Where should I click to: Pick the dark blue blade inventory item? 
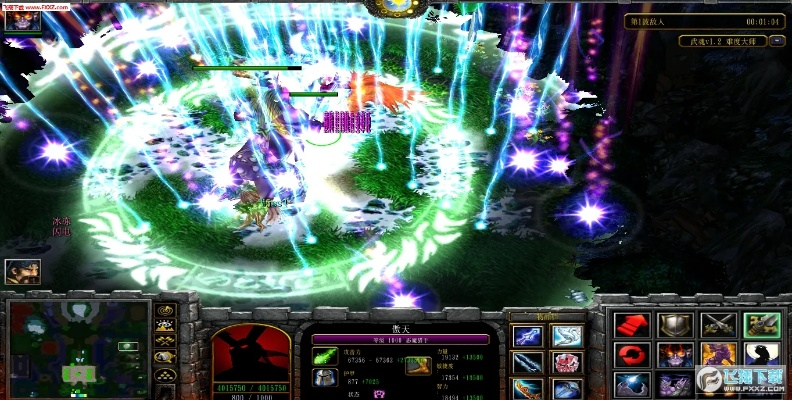tap(527, 363)
